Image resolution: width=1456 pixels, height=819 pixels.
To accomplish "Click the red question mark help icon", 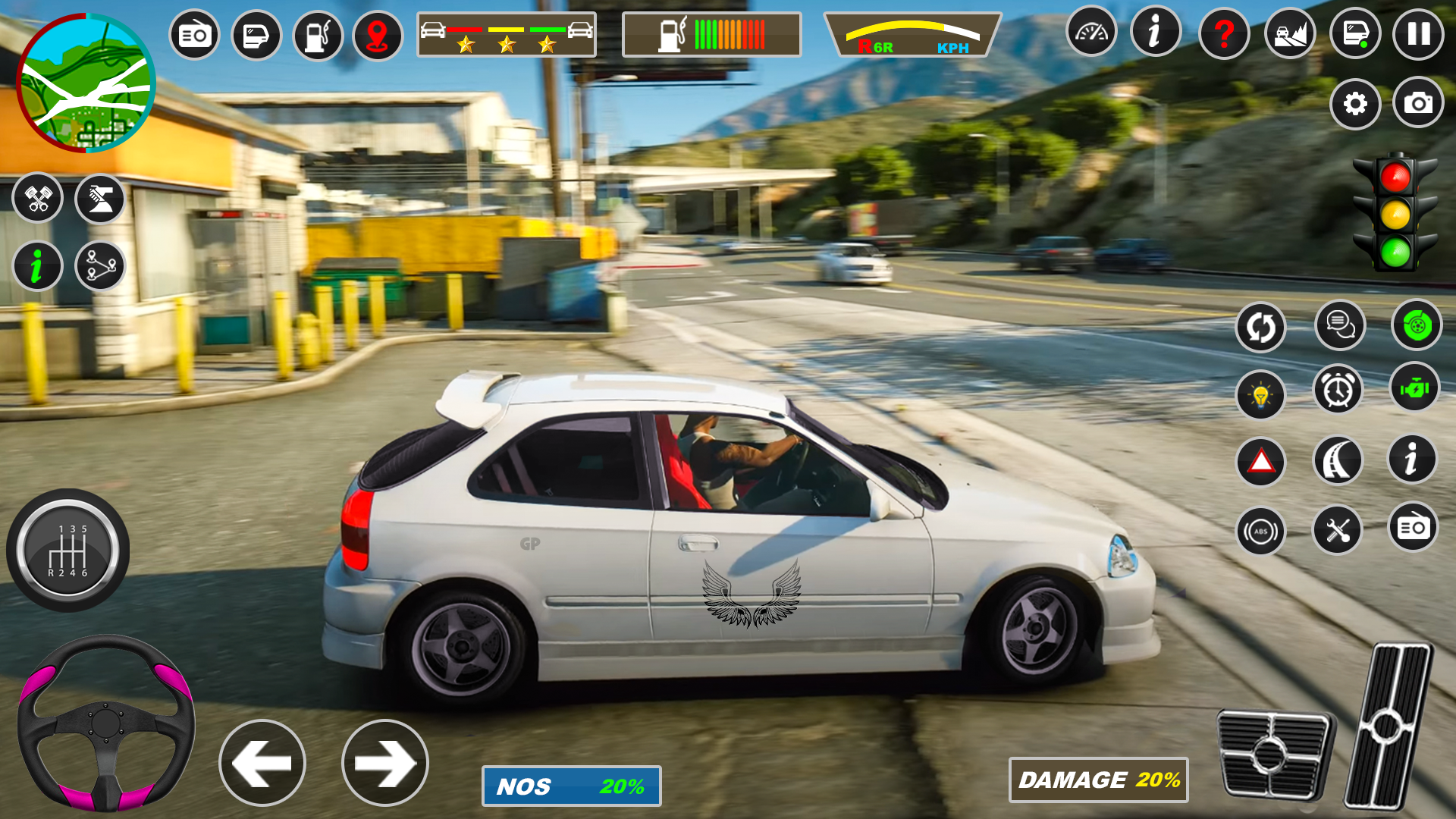I will coord(1223,34).
